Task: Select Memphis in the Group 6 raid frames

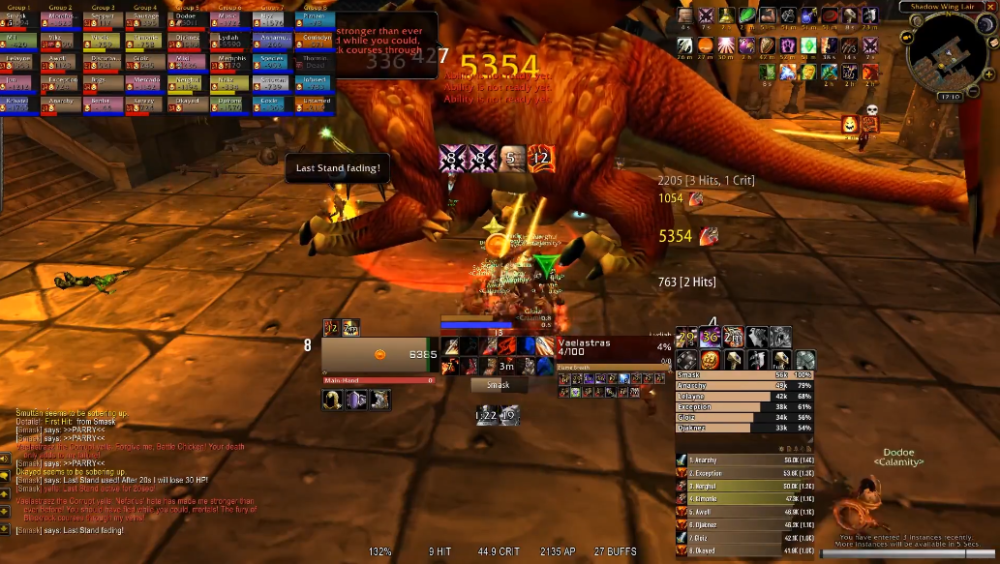Action: click(x=229, y=60)
